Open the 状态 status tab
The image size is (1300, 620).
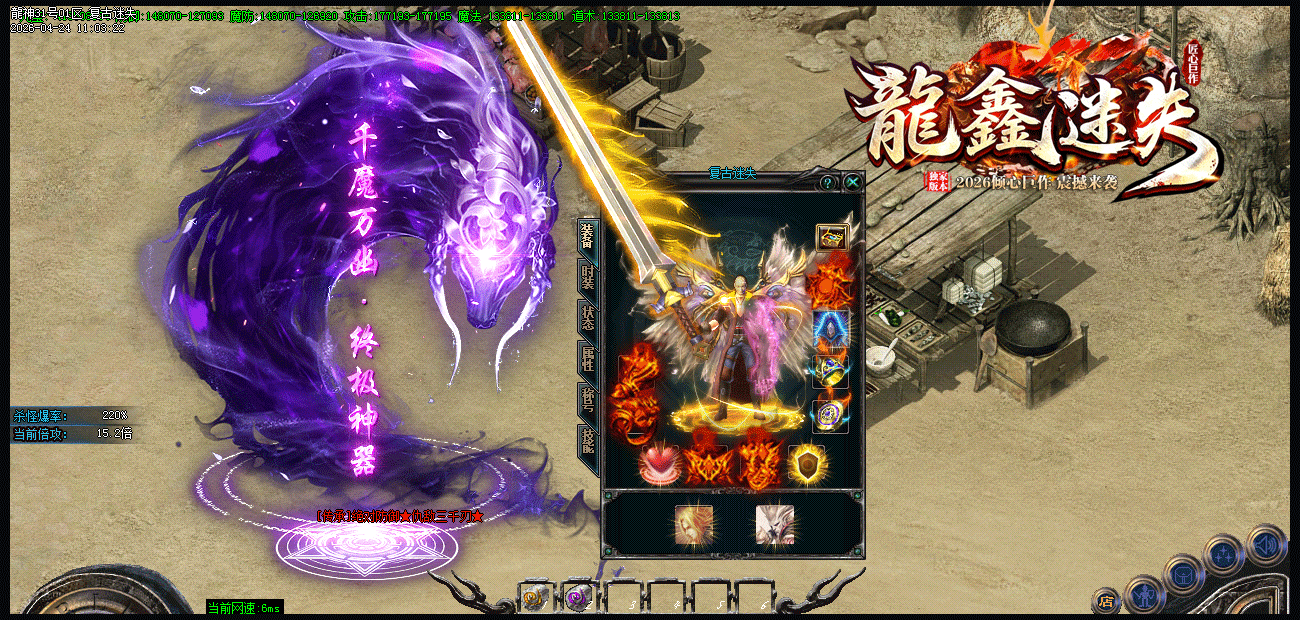click(589, 318)
